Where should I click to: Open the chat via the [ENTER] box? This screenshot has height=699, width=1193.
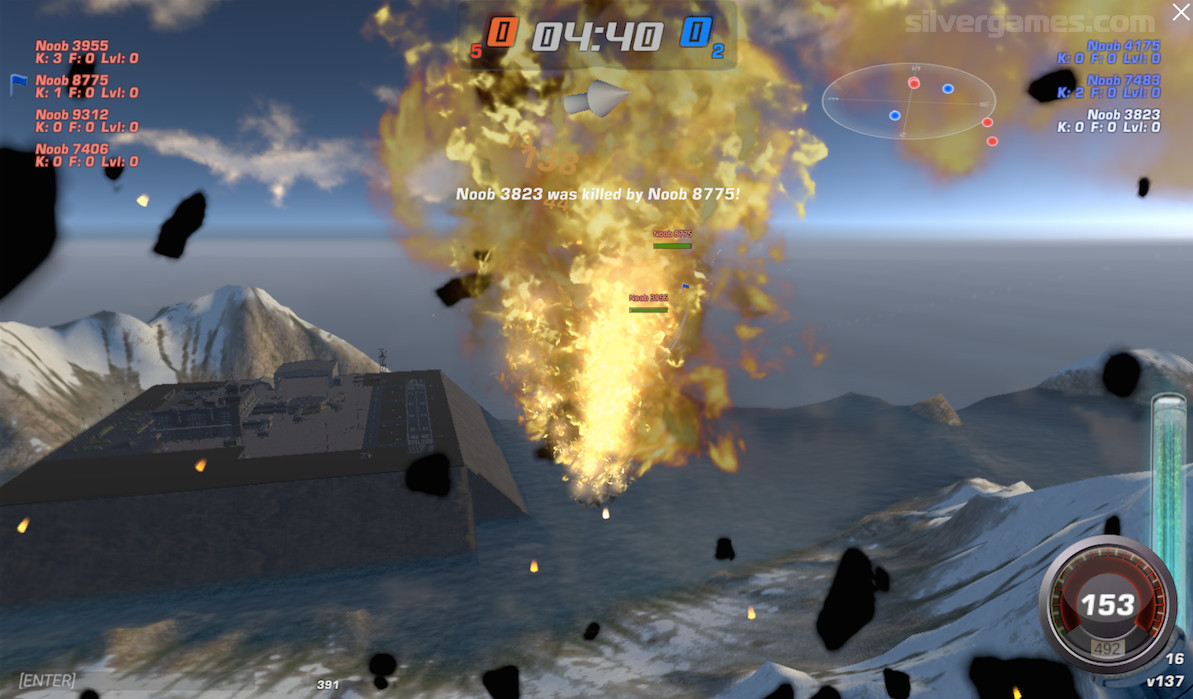[47, 680]
